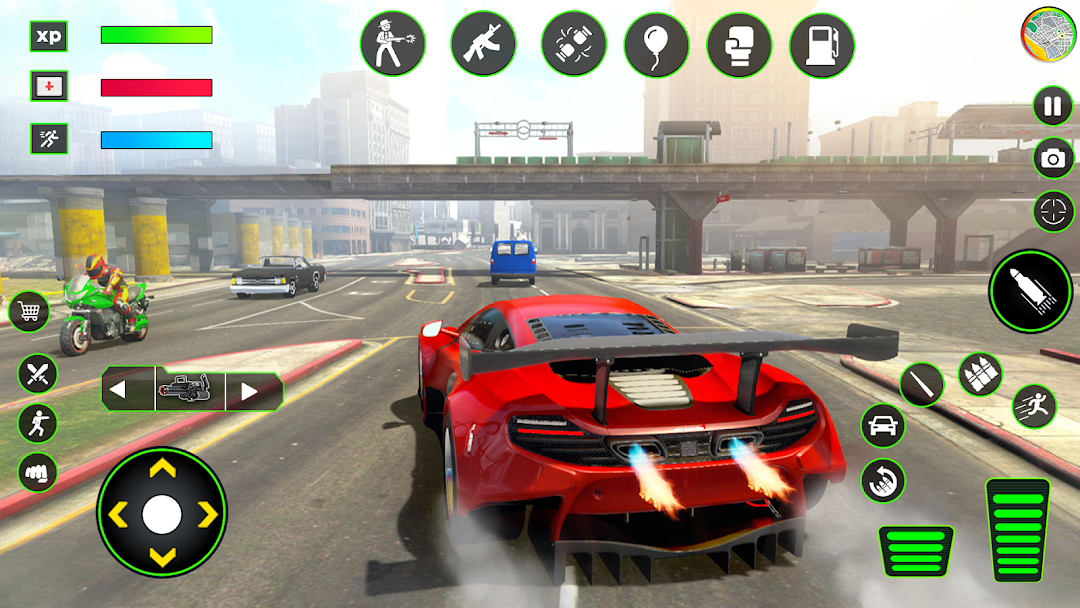Screen dimensions: 1080x608
Task: Activate the crosshair aim button
Action: pyautogui.click(x=1053, y=211)
